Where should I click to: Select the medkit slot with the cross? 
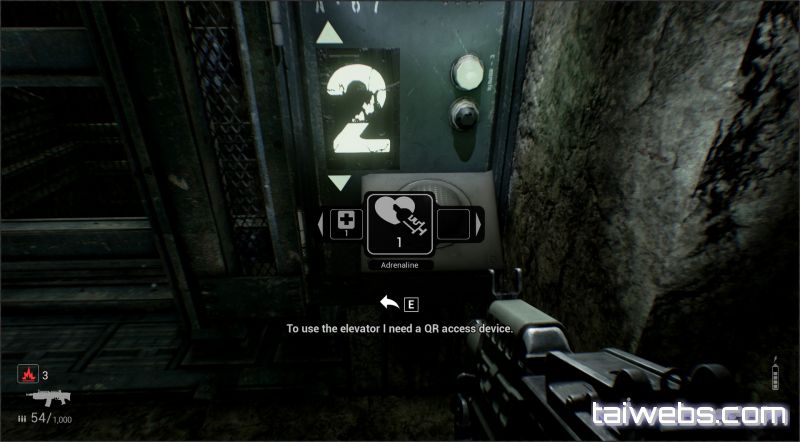click(347, 222)
